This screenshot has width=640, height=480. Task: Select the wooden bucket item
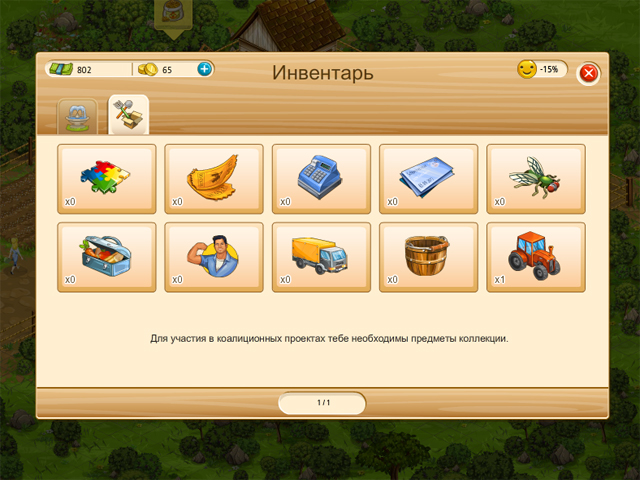click(429, 256)
